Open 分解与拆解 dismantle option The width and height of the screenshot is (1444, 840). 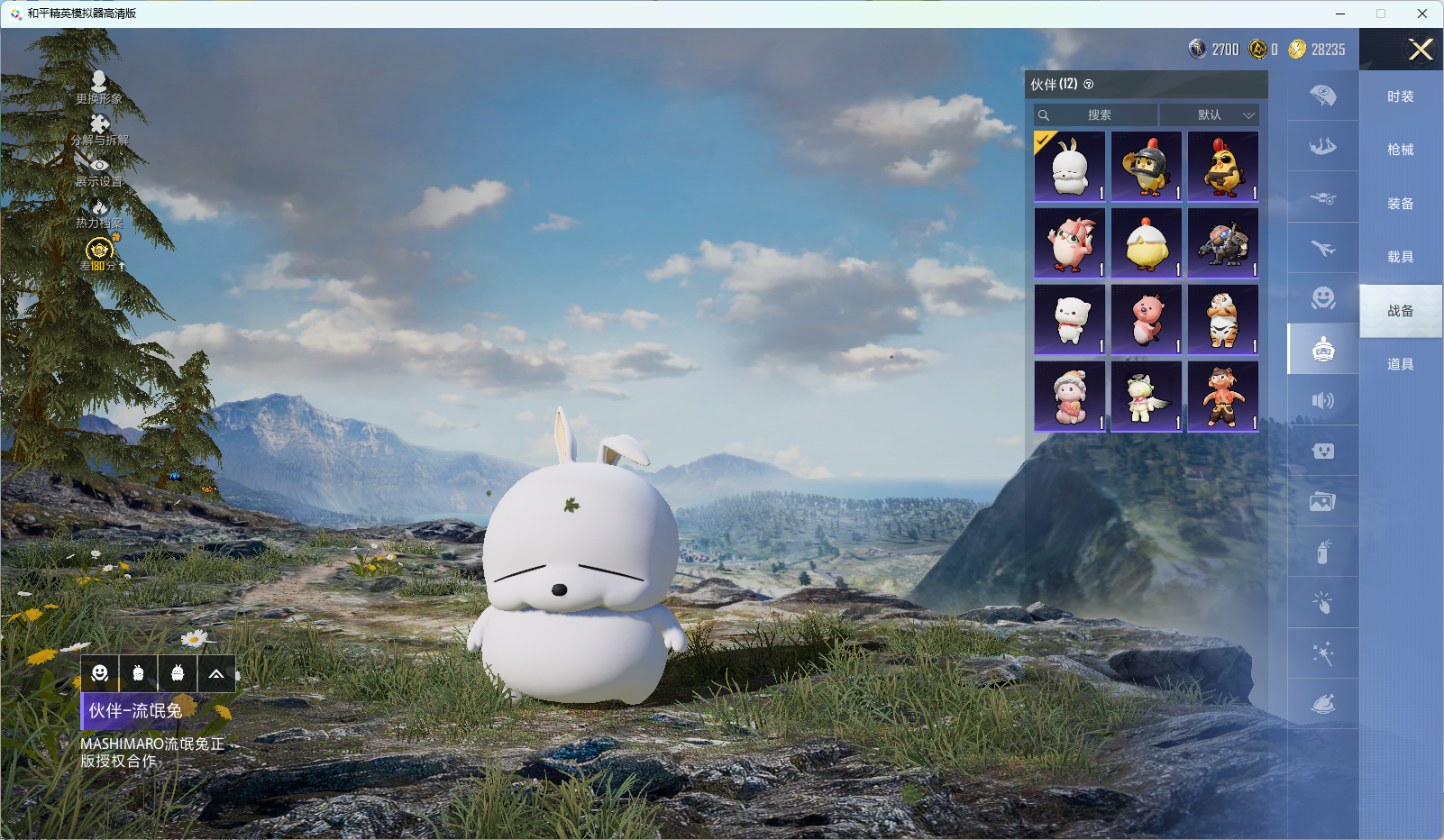coord(99,130)
